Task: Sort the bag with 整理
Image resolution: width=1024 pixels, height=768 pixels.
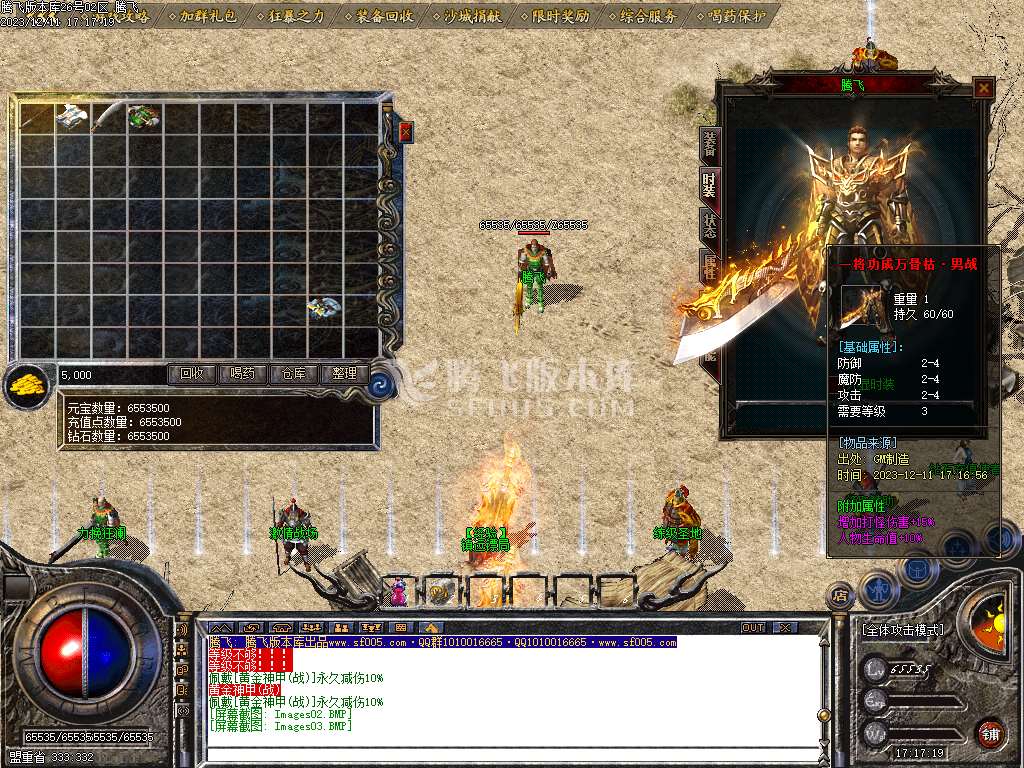Action: 344,374
